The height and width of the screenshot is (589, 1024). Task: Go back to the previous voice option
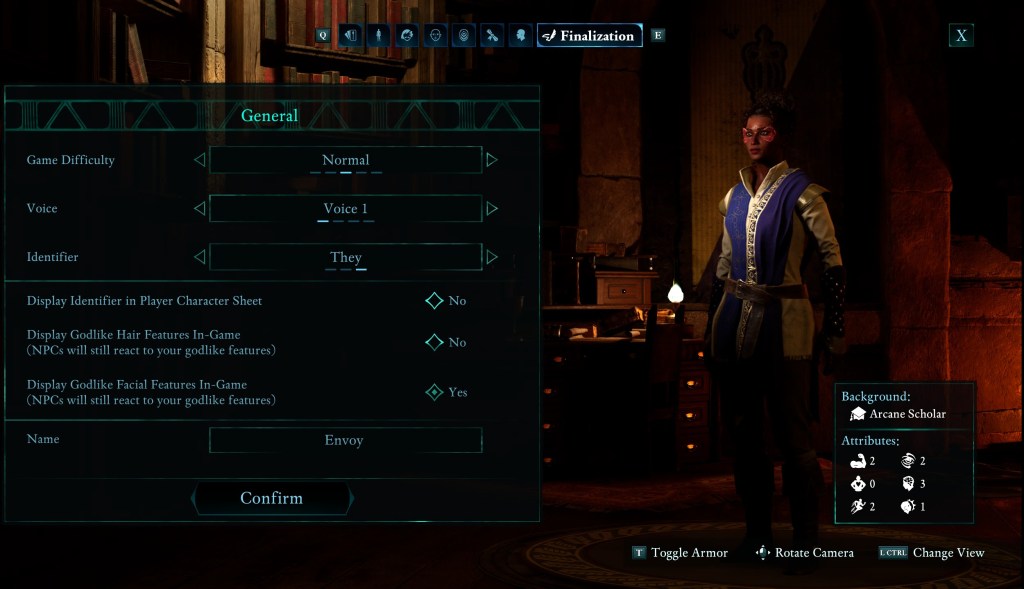(199, 208)
